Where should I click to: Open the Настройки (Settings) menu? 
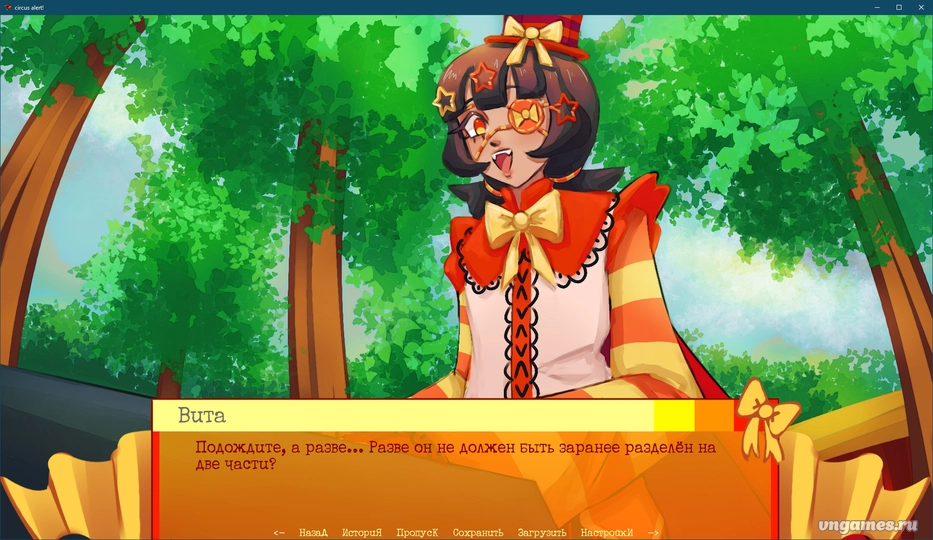(x=607, y=533)
